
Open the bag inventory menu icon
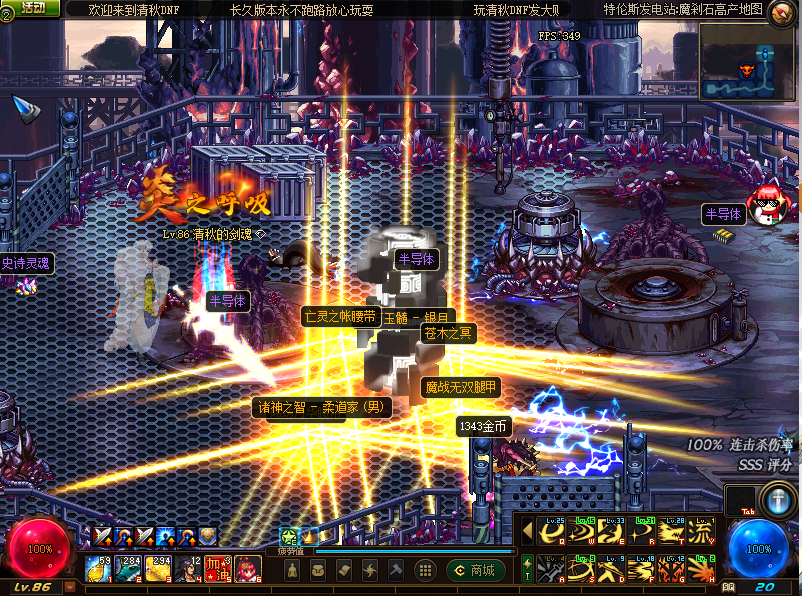pos(317,570)
